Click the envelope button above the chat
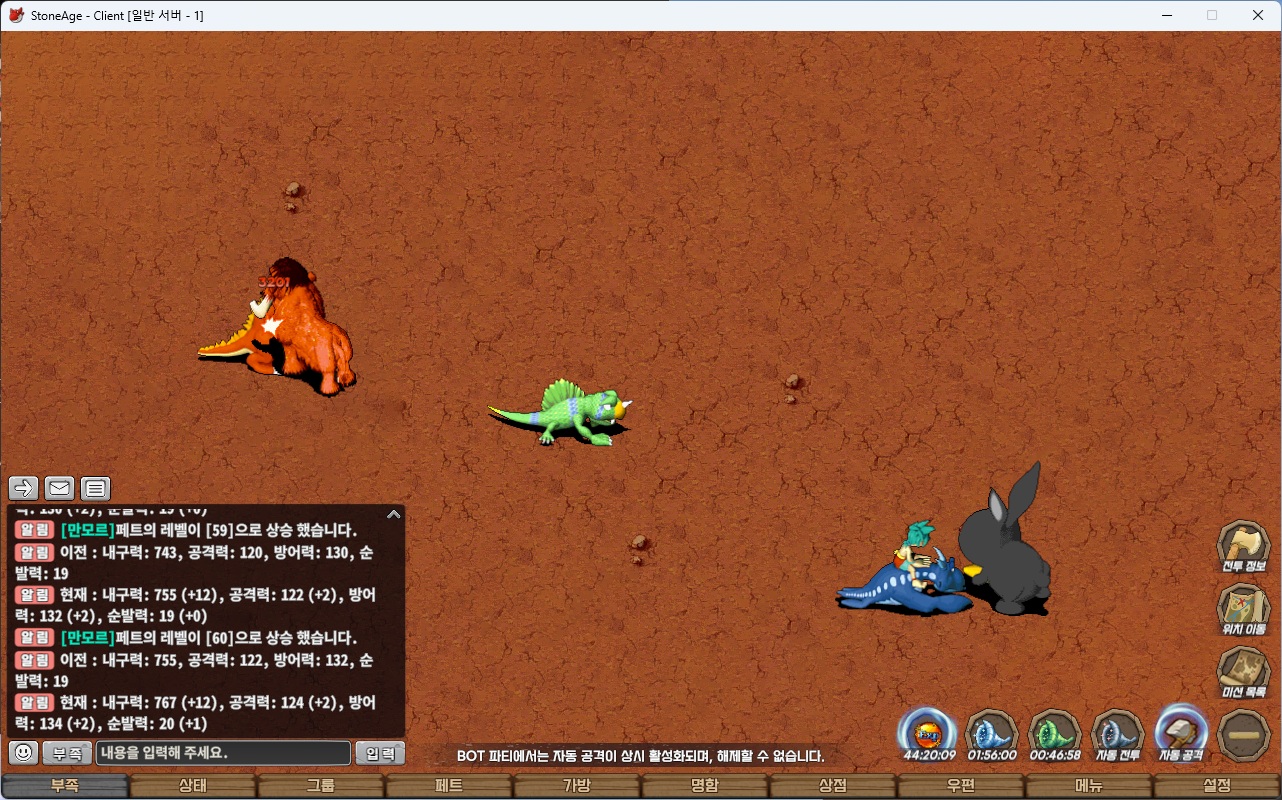 click(60, 488)
